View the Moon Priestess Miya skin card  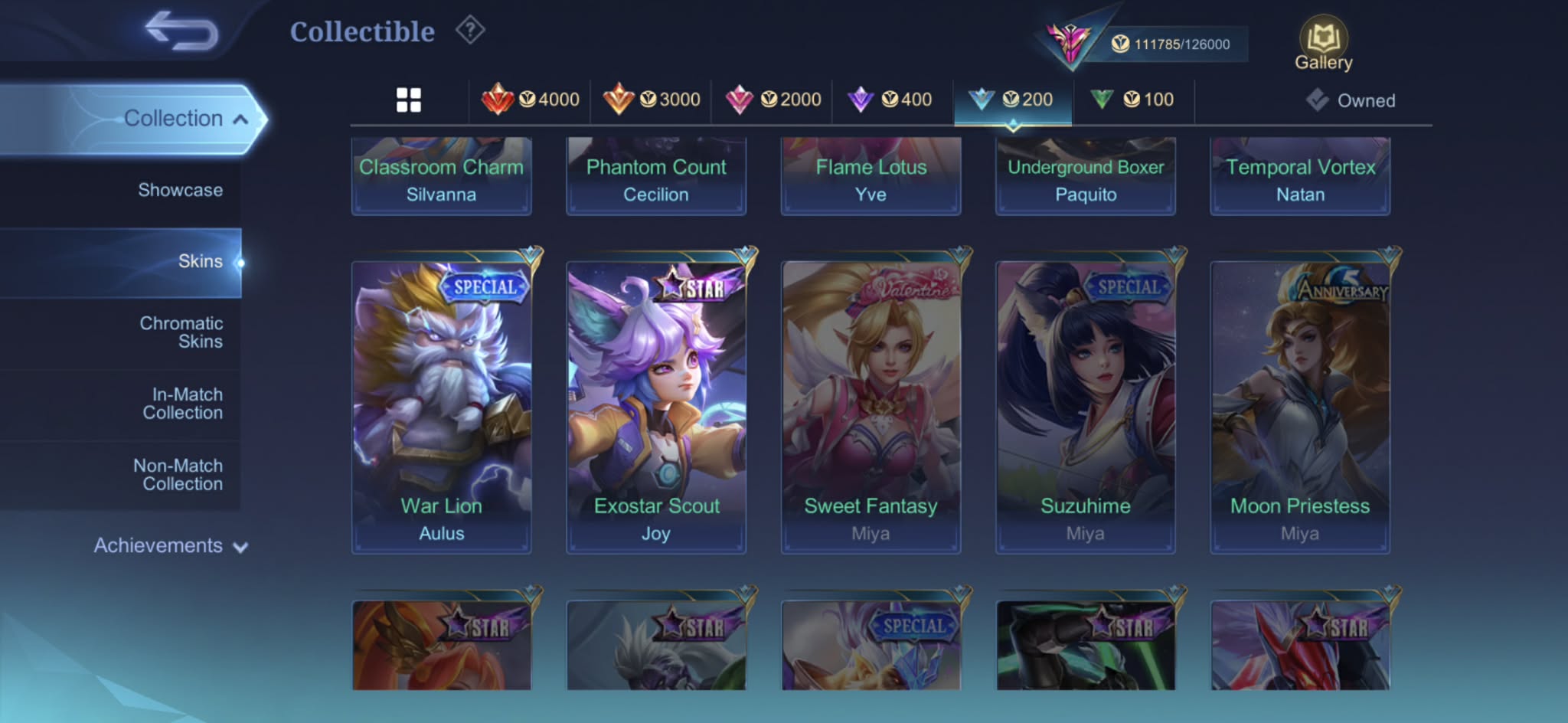pos(1300,407)
